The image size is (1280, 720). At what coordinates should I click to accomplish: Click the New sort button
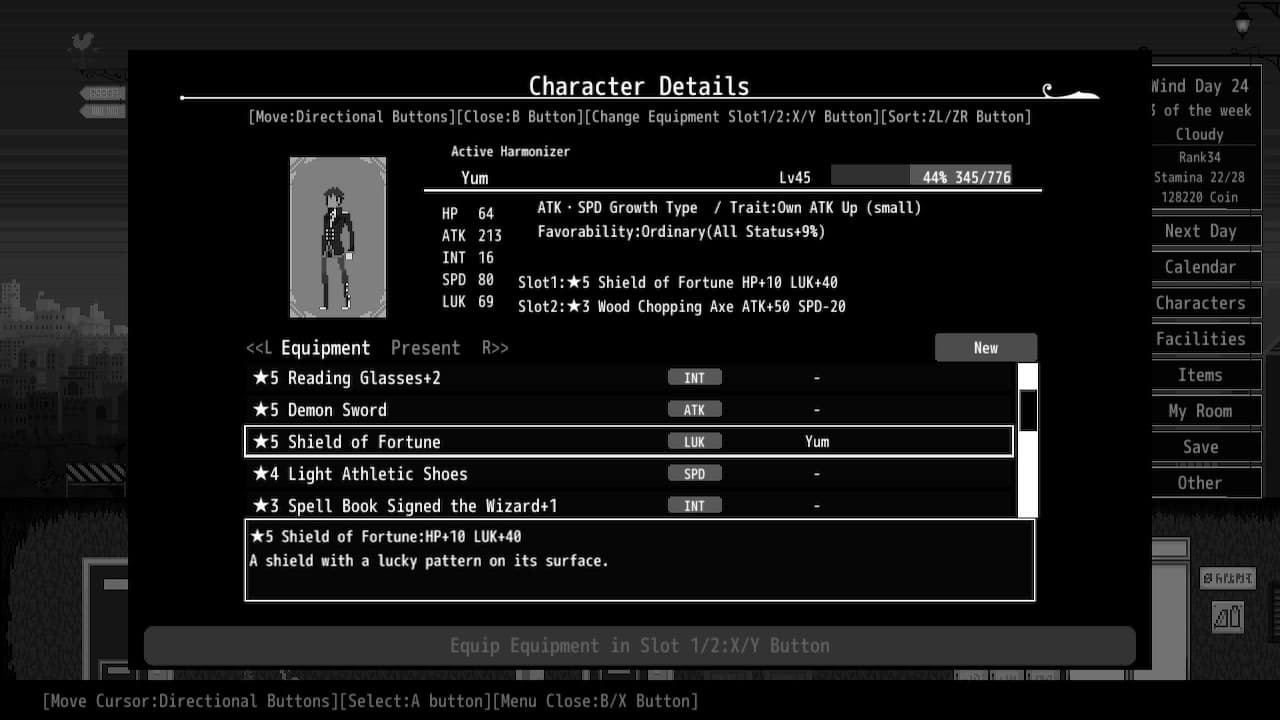tap(985, 347)
